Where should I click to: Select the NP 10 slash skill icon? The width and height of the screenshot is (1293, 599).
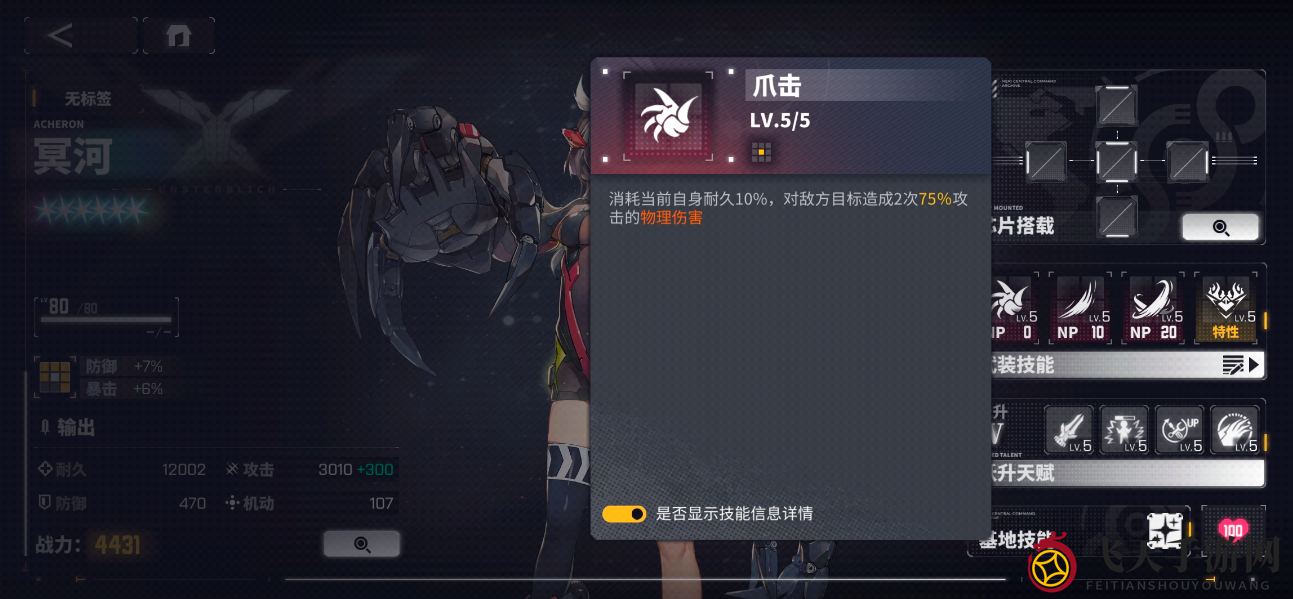pos(1081,308)
